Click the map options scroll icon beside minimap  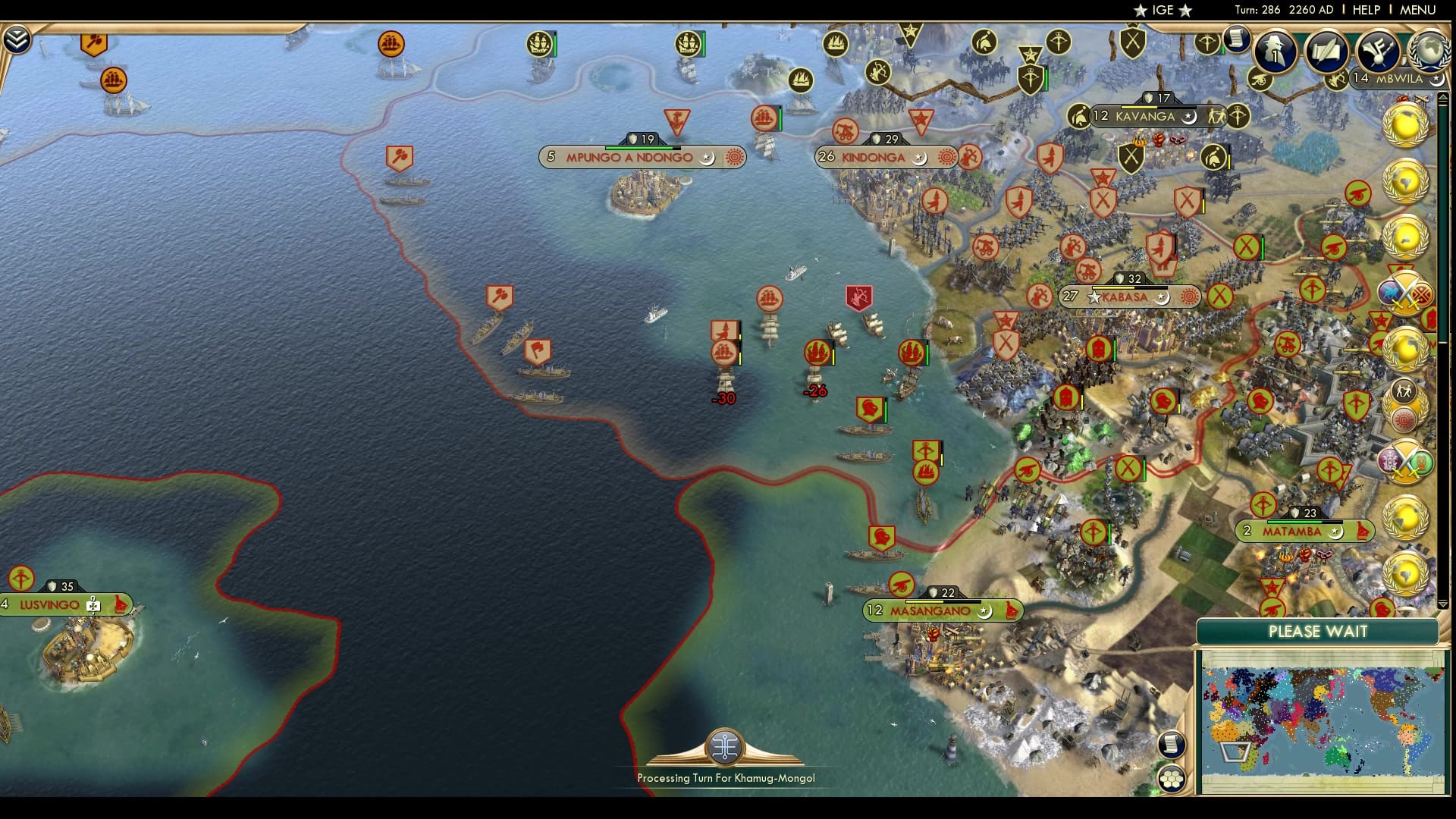[x=1172, y=743]
